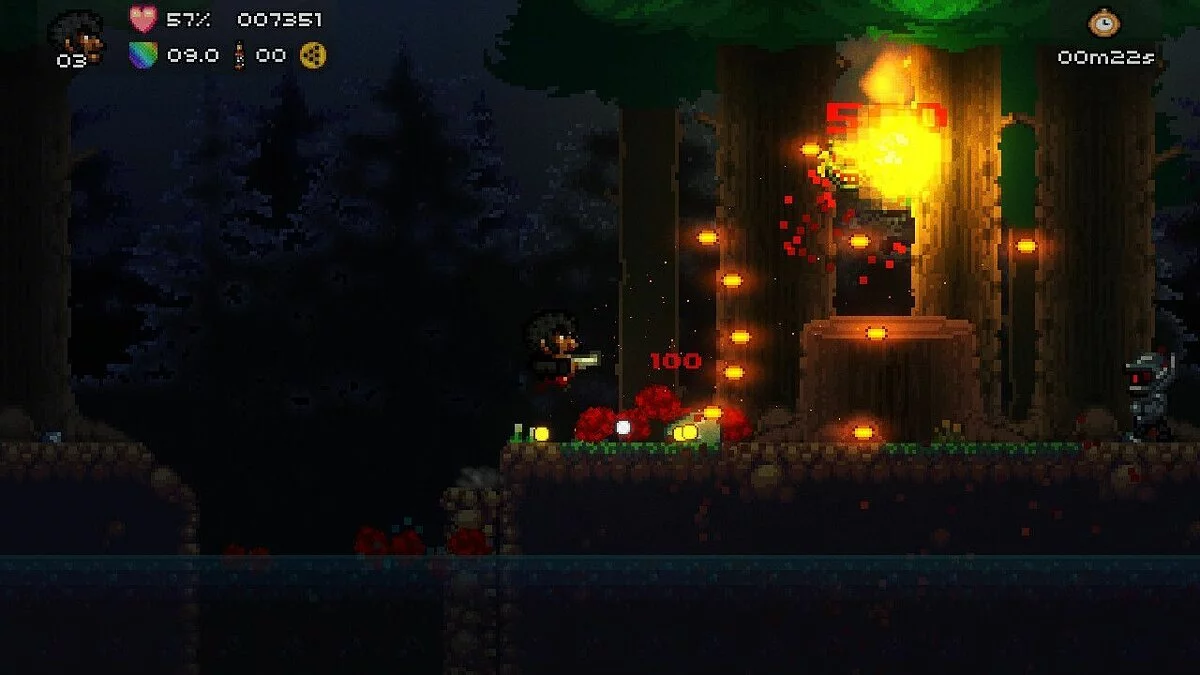Click the rainbow shield icon

coord(144,55)
